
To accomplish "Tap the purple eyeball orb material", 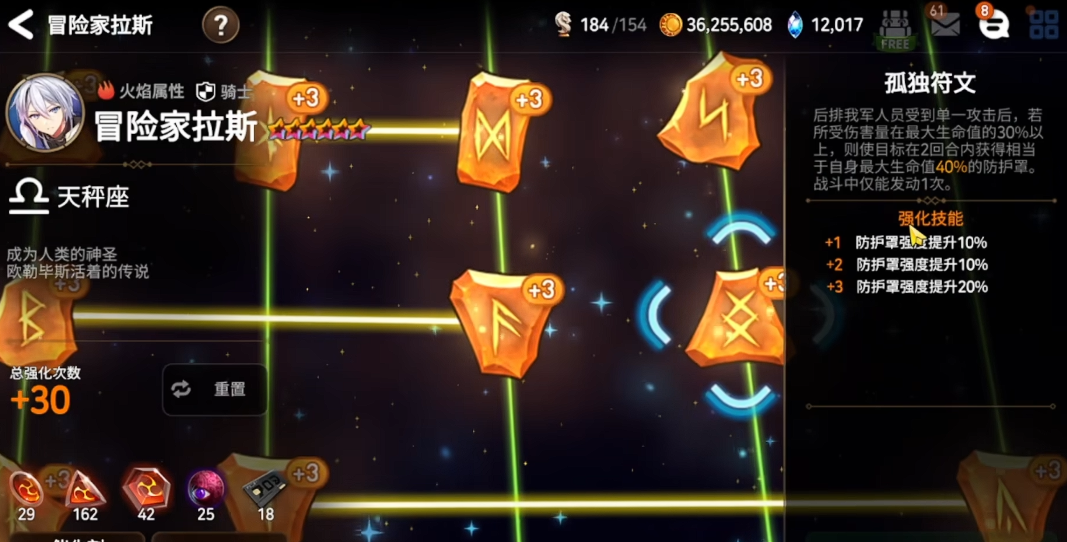I will tap(206, 489).
